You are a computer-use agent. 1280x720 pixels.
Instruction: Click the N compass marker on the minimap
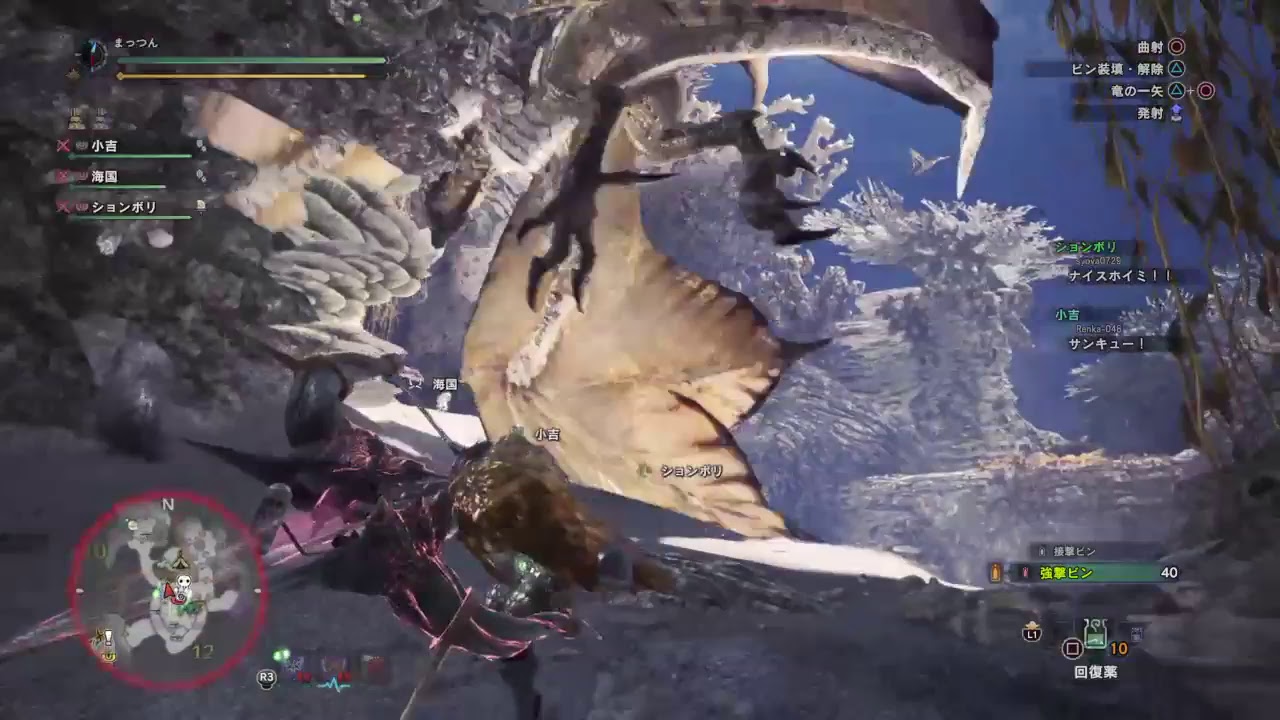click(x=167, y=503)
